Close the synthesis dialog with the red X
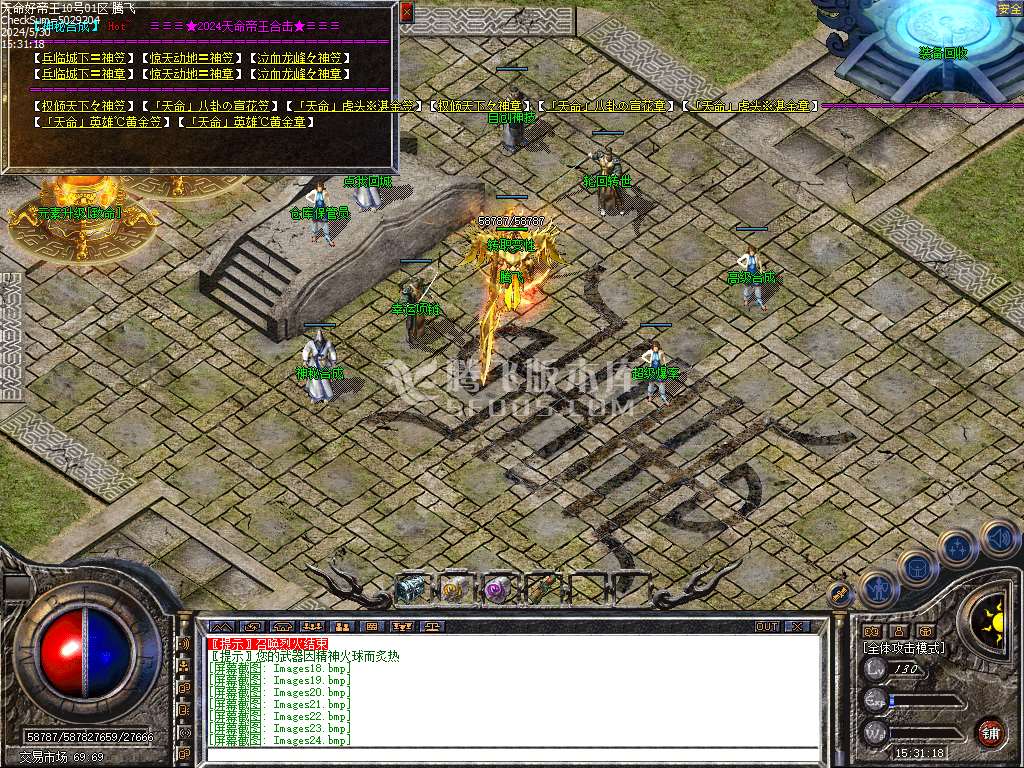 406,13
